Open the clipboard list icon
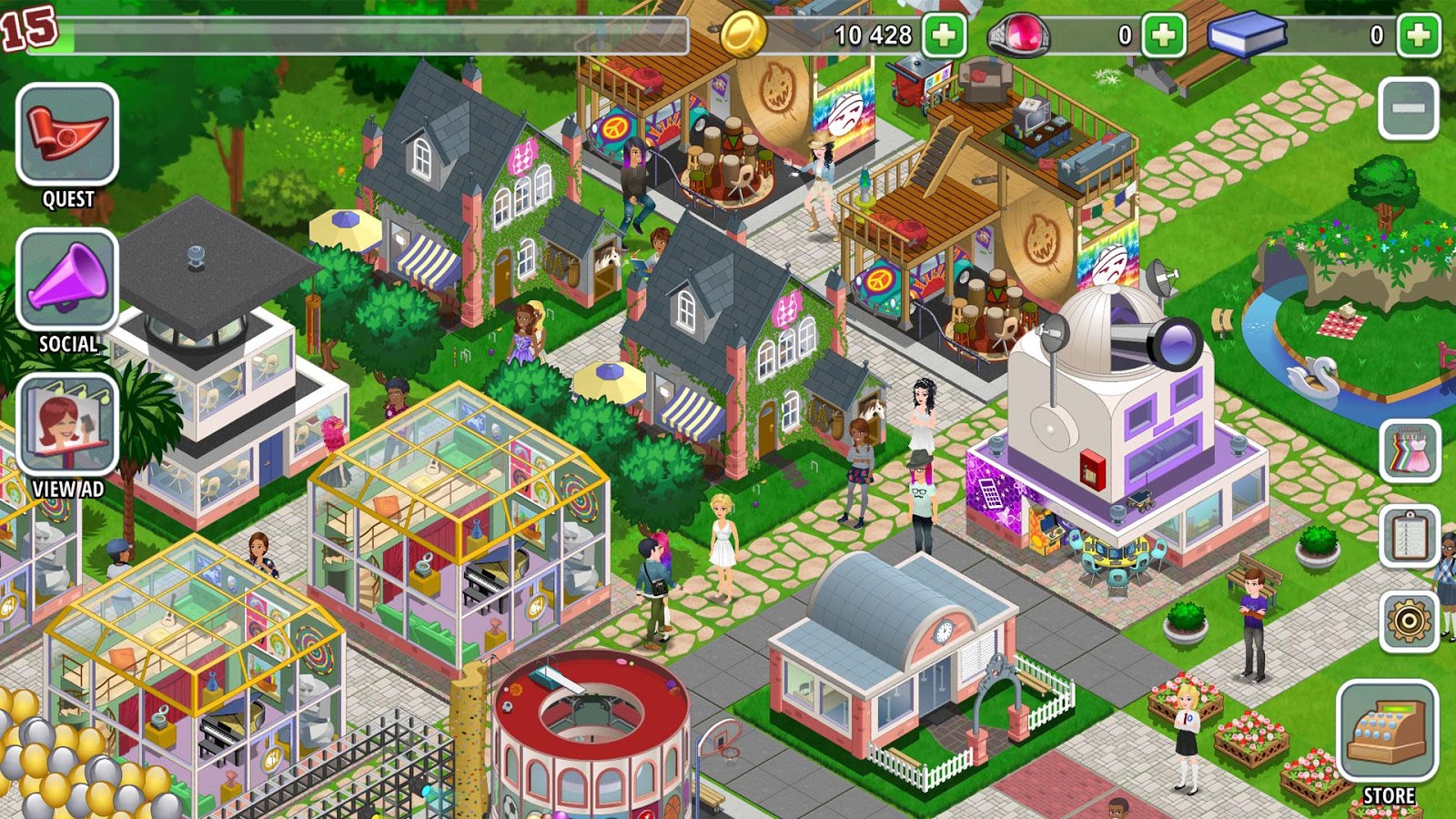The height and width of the screenshot is (819, 1456). click(1409, 536)
